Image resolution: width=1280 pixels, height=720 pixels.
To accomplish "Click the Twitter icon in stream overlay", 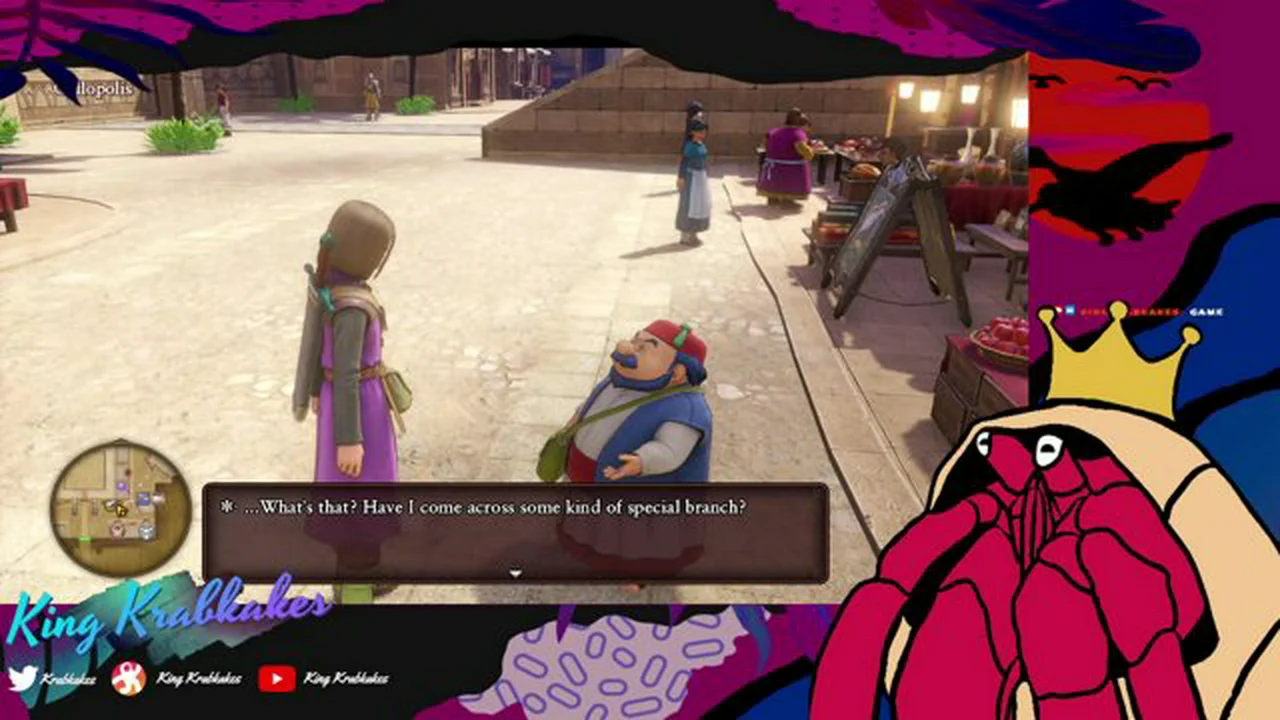I will click(22, 678).
